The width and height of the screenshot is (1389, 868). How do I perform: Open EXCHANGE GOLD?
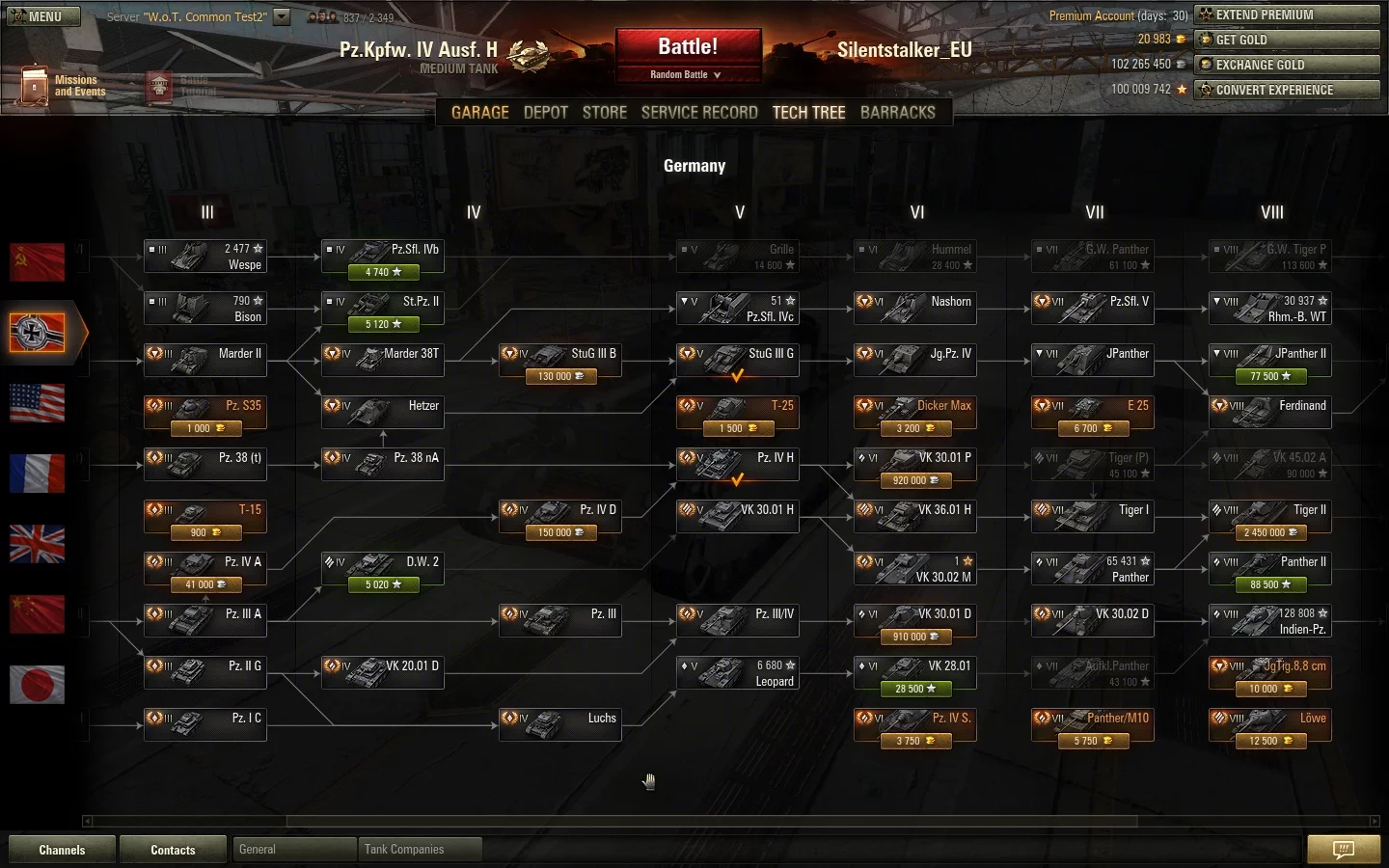point(1287,65)
